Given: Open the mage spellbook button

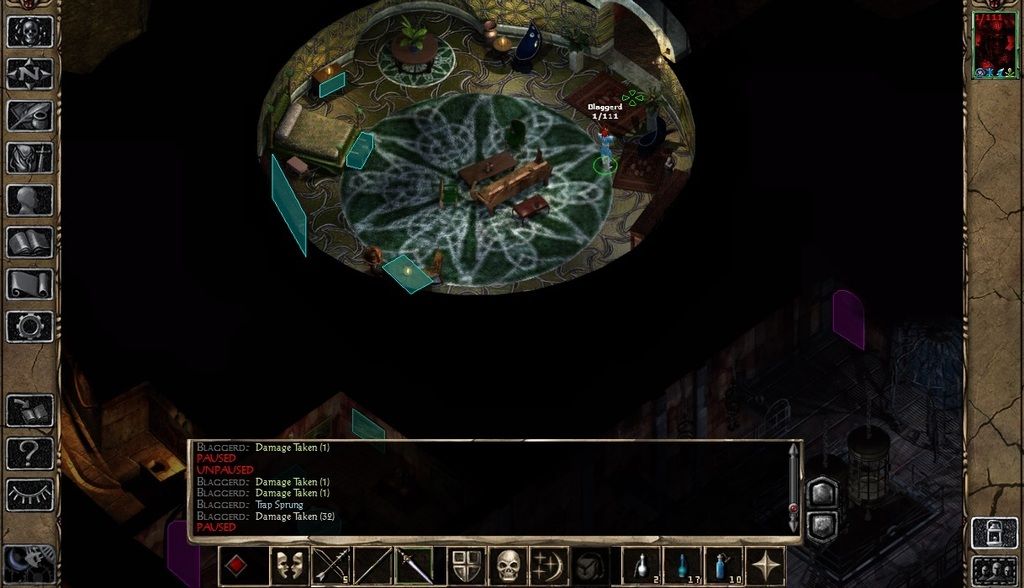Looking at the screenshot, I should (x=30, y=242).
